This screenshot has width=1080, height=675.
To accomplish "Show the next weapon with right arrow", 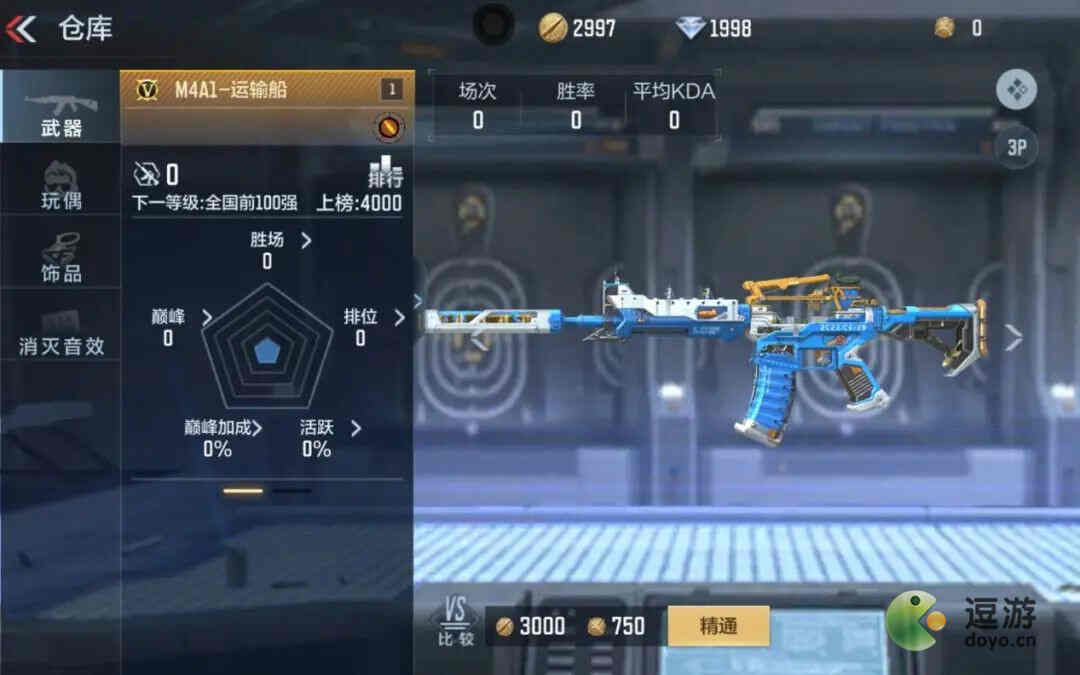I will tap(1013, 338).
